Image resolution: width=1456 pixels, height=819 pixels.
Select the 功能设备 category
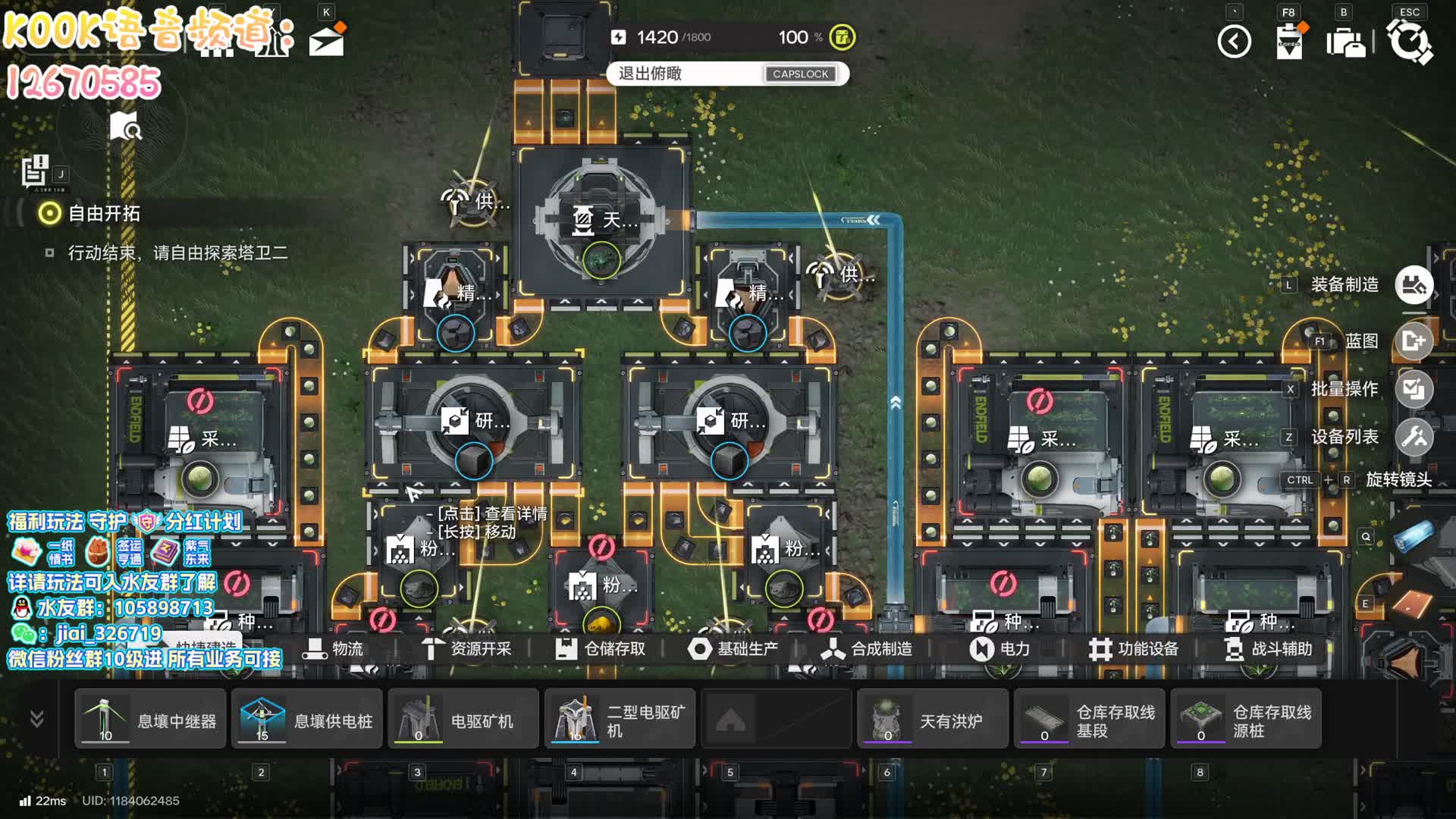pyautogui.click(x=1133, y=649)
